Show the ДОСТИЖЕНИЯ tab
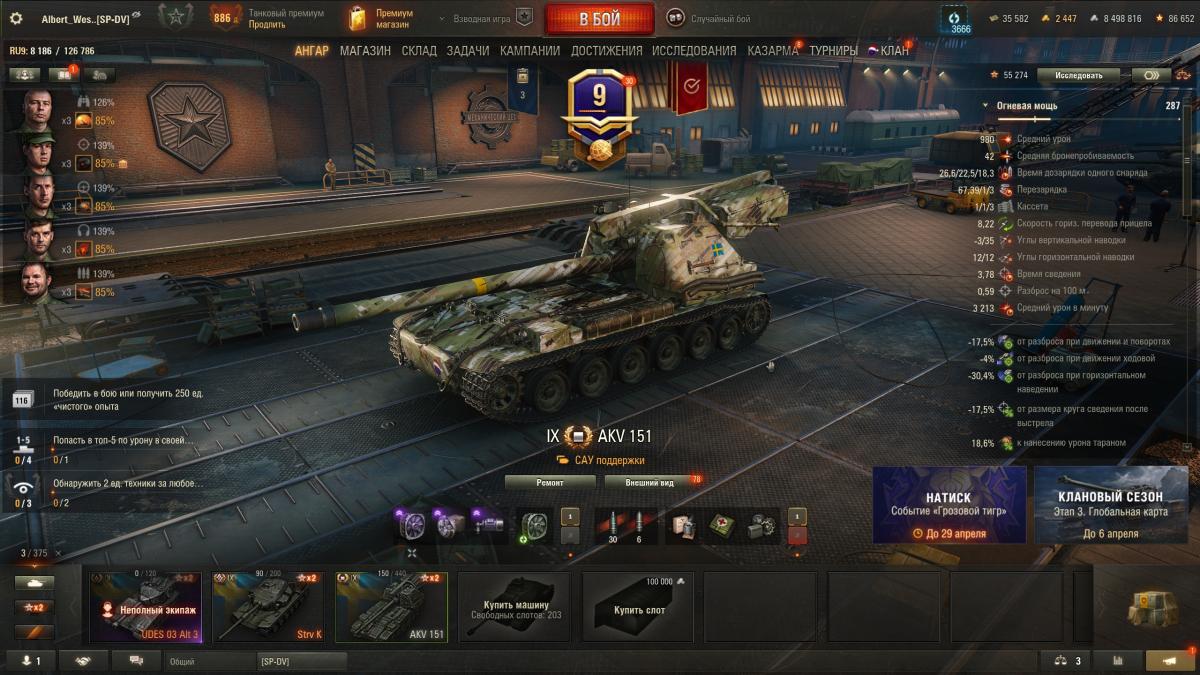Viewport: 1200px width, 675px height. tap(606, 51)
